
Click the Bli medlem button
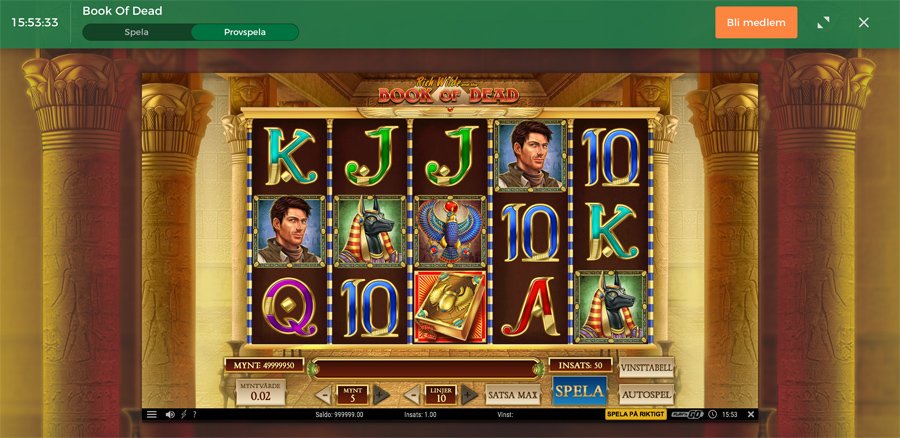pos(756,22)
